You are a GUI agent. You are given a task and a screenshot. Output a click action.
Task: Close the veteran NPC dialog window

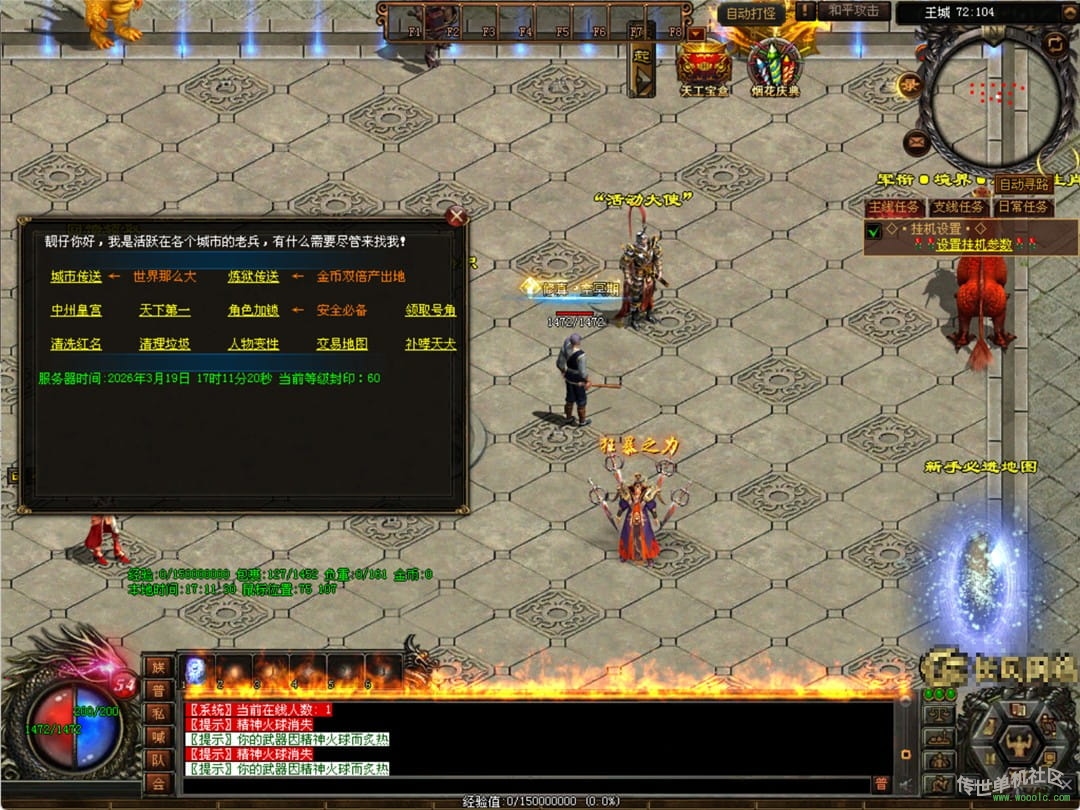pos(457,216)
